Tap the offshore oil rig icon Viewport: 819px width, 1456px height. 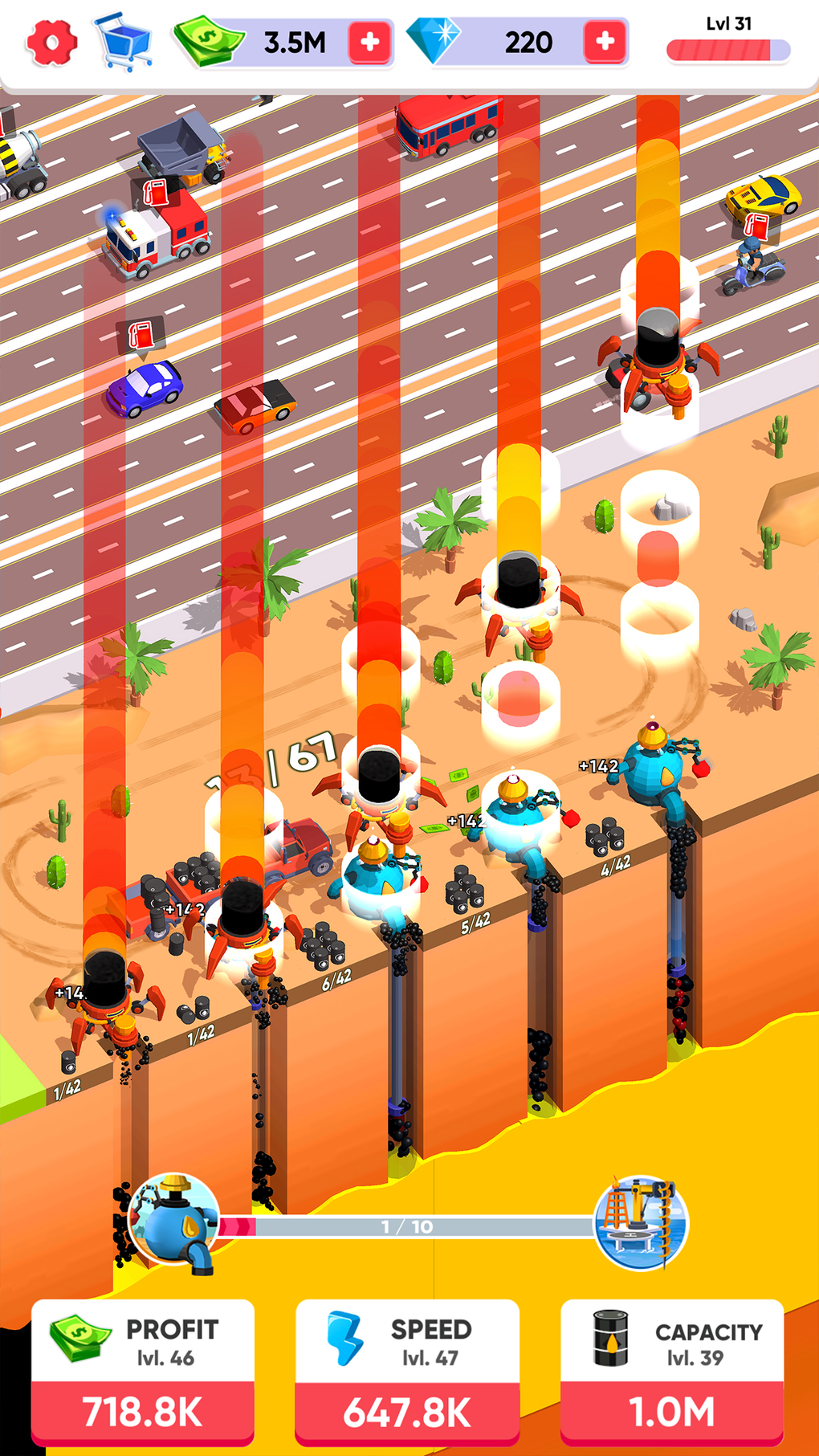pyautogui.click(x=642, y=1222)
